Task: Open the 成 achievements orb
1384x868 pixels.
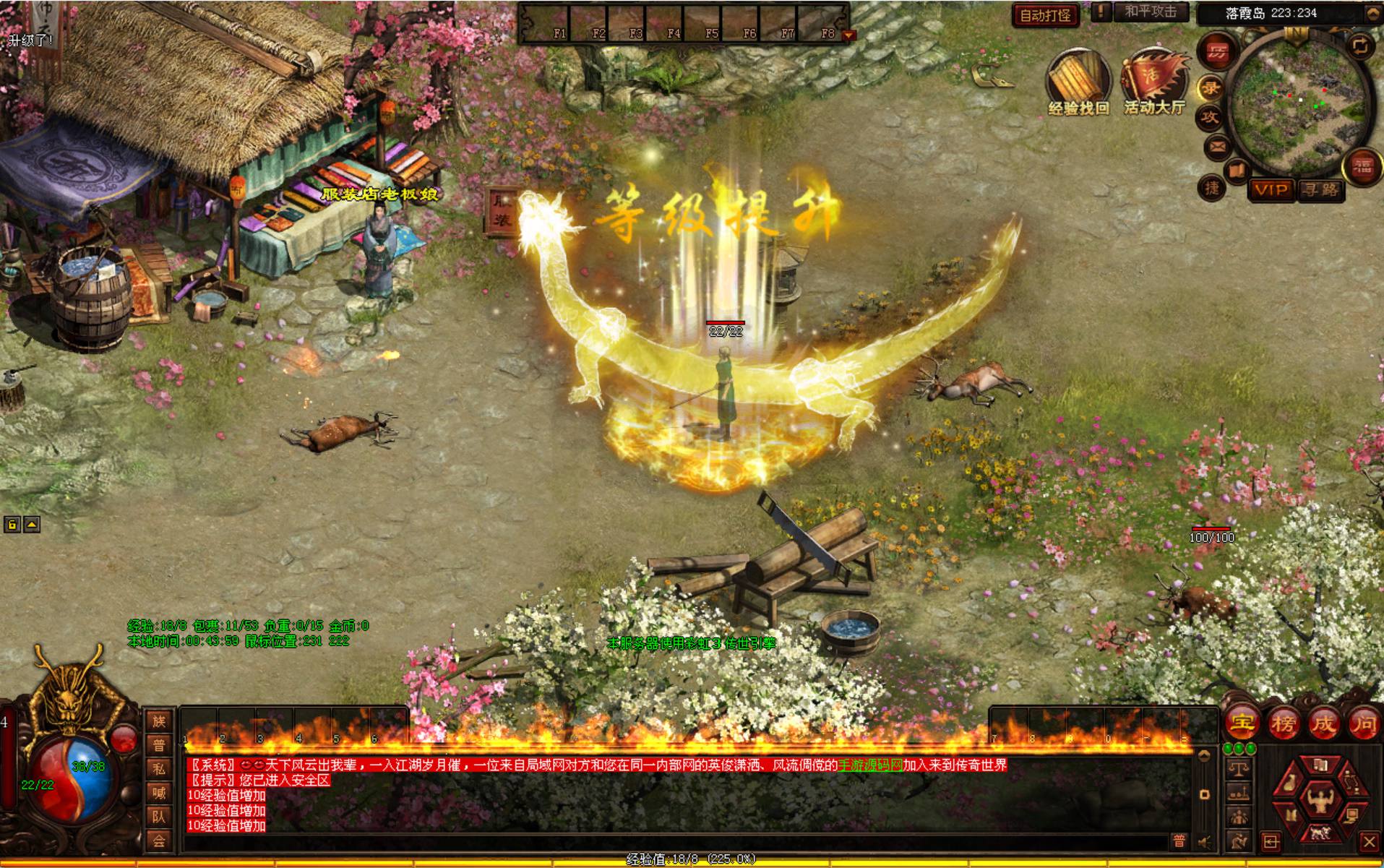Action: click(1324, 722)
